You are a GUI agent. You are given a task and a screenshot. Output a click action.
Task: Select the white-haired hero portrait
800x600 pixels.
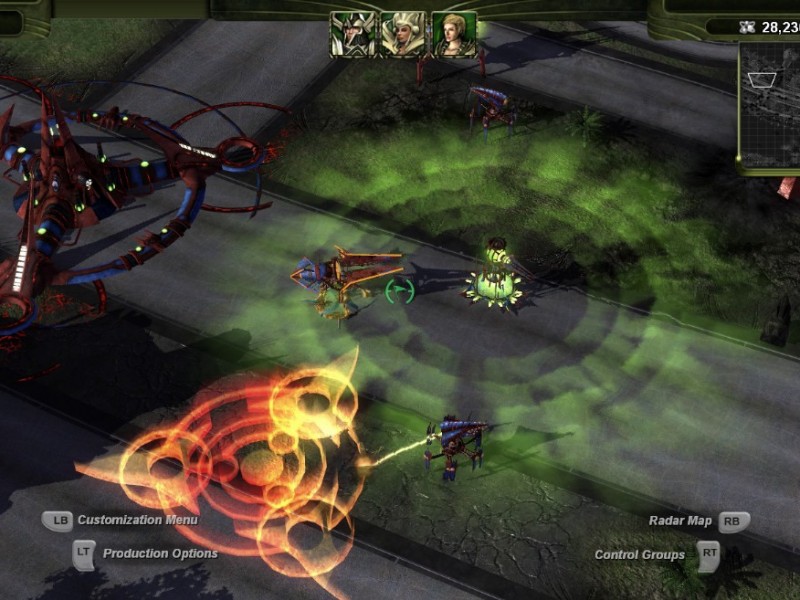click(x=402, y=33)
